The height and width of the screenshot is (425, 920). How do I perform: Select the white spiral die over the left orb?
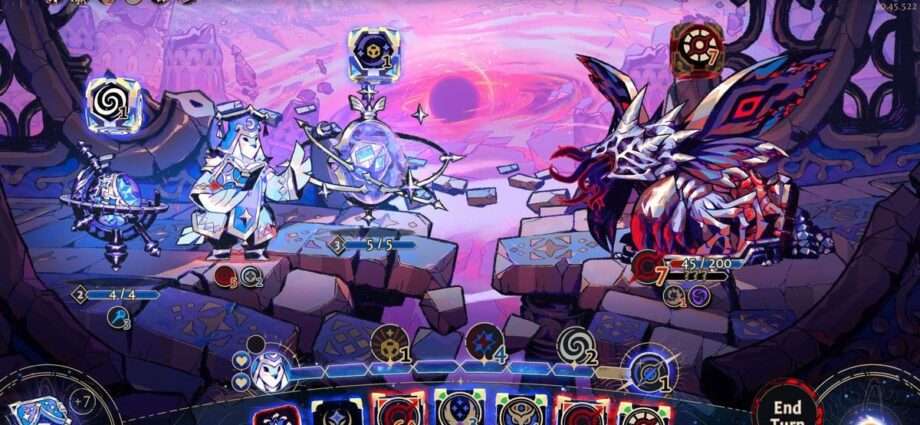(108, 100)
